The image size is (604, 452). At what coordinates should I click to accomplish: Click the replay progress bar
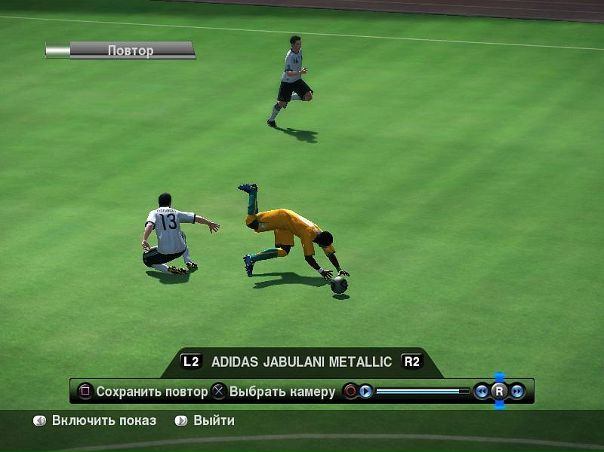tap(422, 391)
